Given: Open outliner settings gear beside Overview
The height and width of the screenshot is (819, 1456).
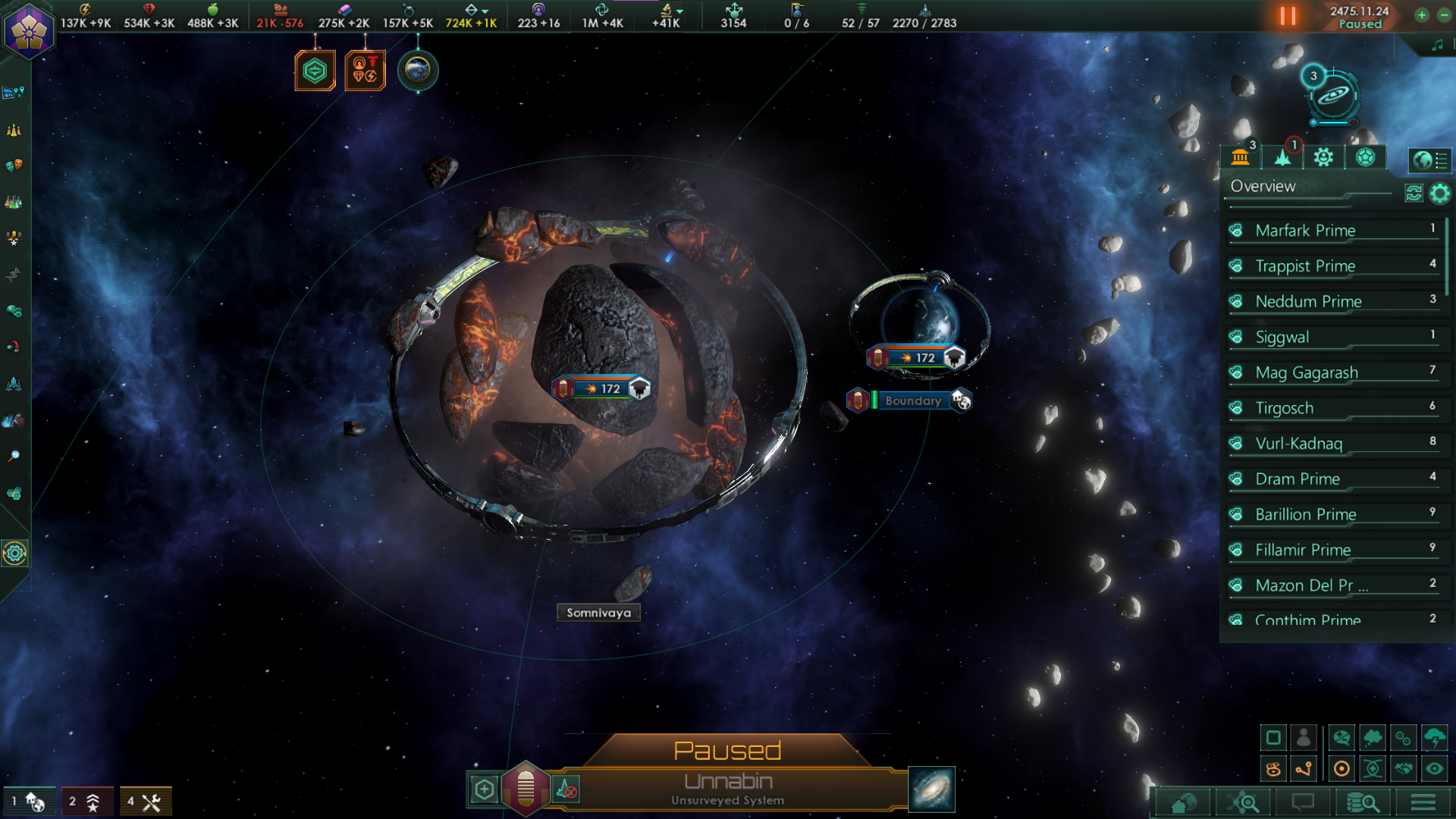Looking at the screenshot, I should [x=1439, y=193].
